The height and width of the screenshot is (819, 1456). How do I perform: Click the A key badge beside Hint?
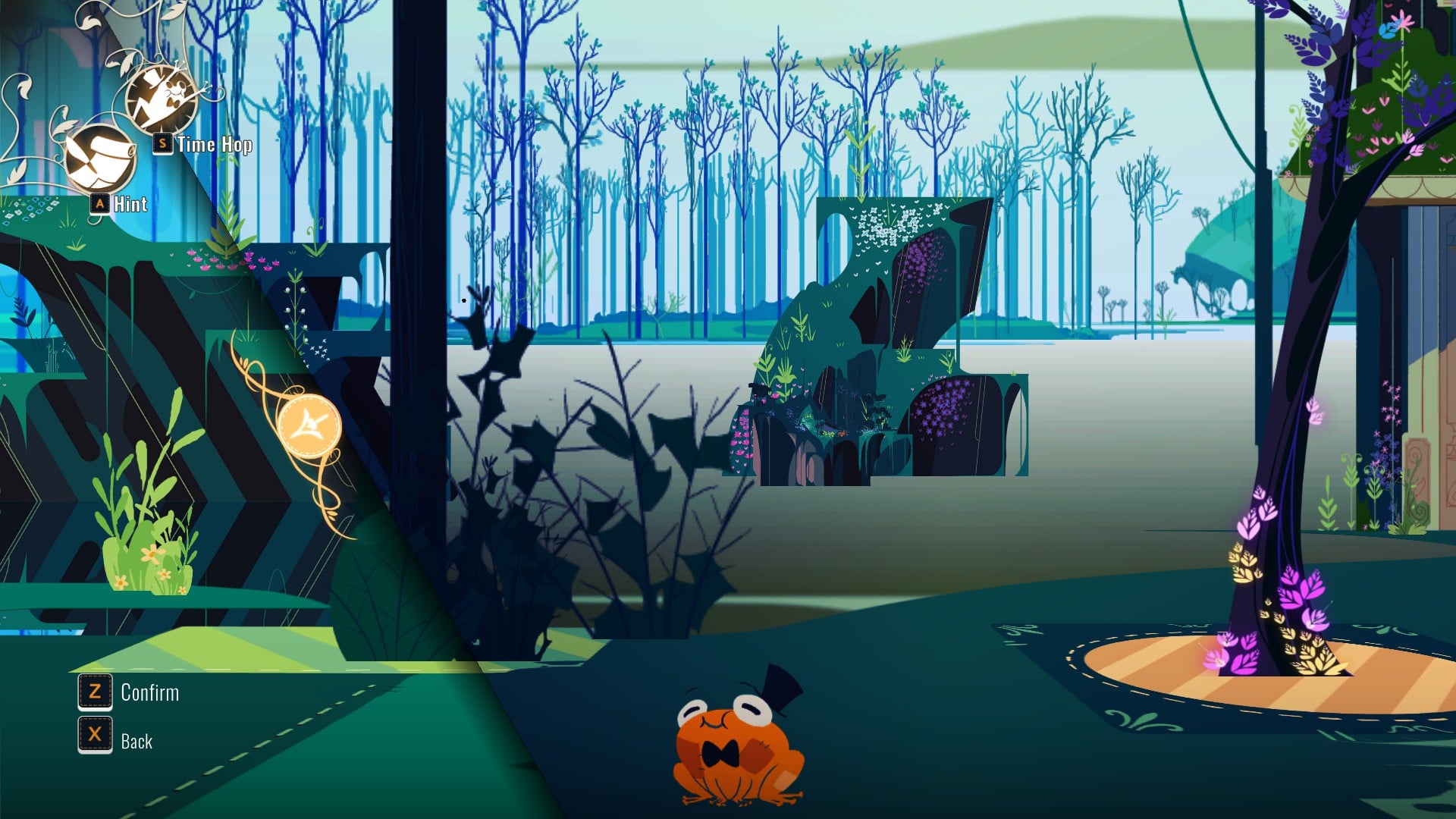click(x=99, y=203)
